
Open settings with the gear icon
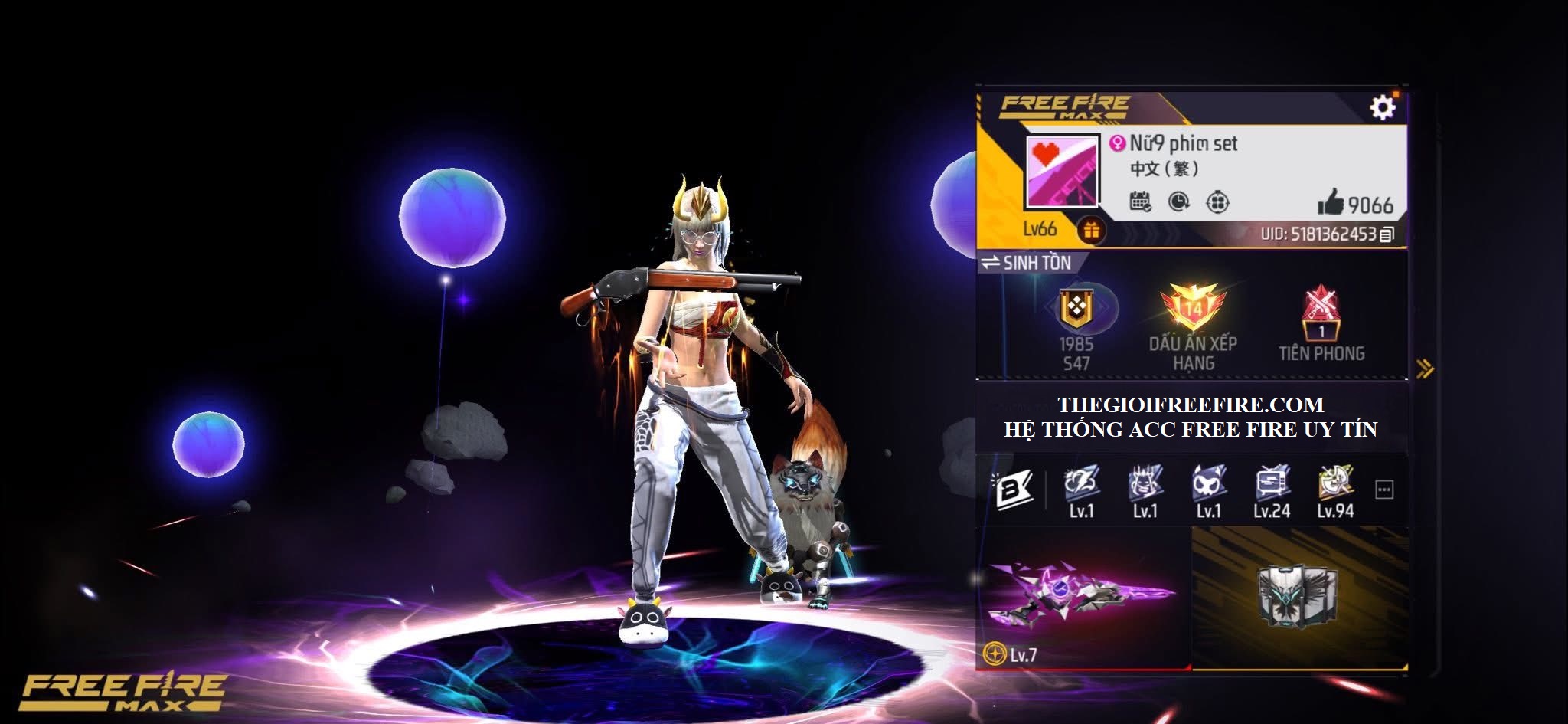pyautogui.click(x=1382, y=107)
